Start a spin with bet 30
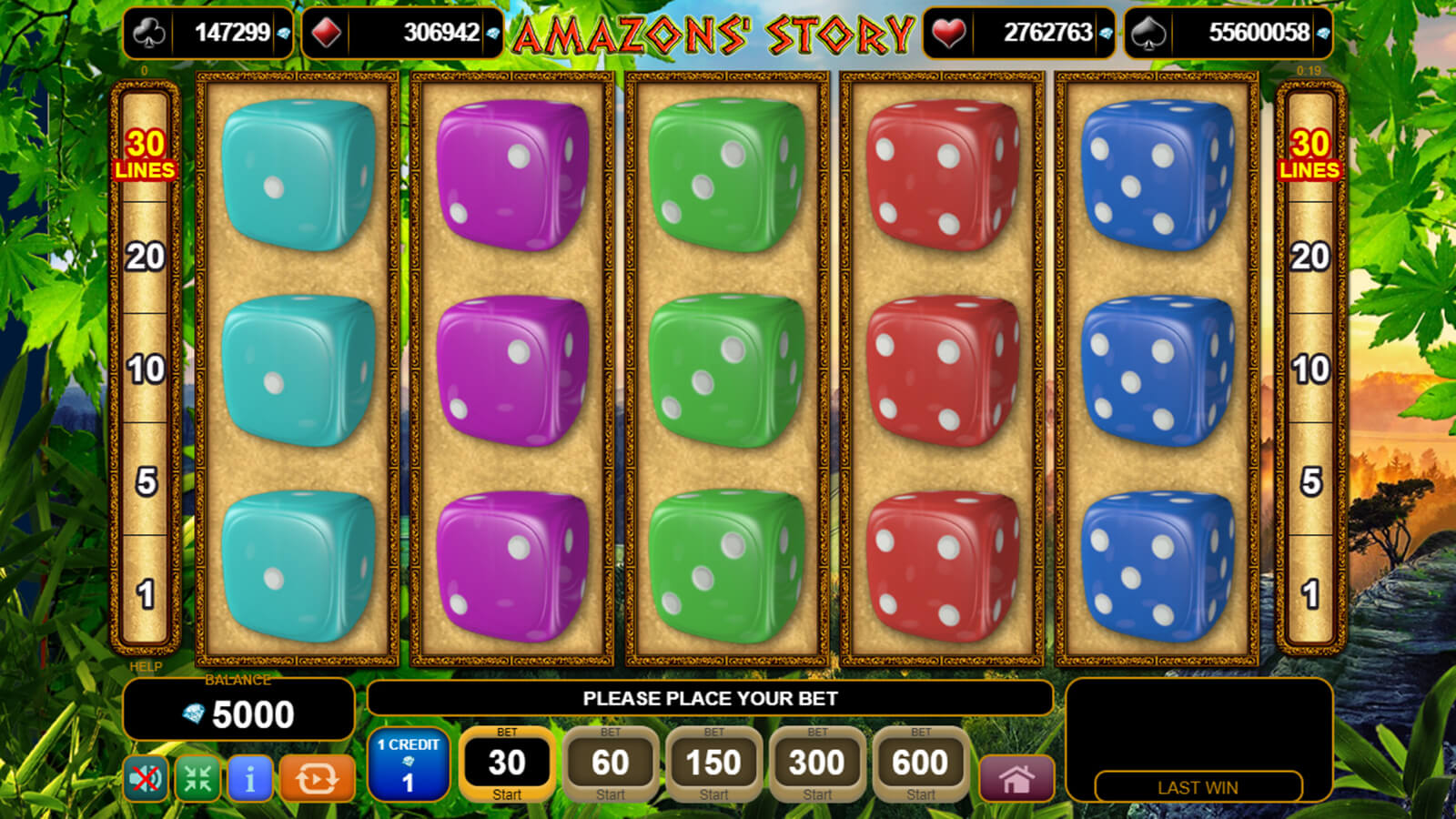Viewport: 1456px width, 819px height. tap(507, 764)
